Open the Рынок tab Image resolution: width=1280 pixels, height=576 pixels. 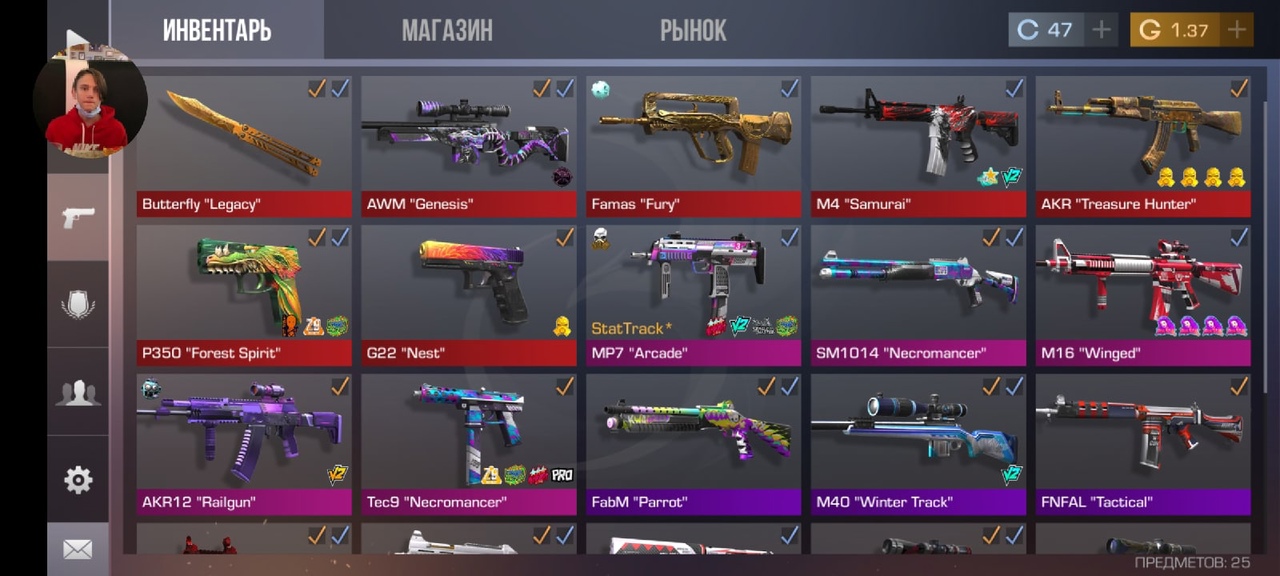pos(692,30)
